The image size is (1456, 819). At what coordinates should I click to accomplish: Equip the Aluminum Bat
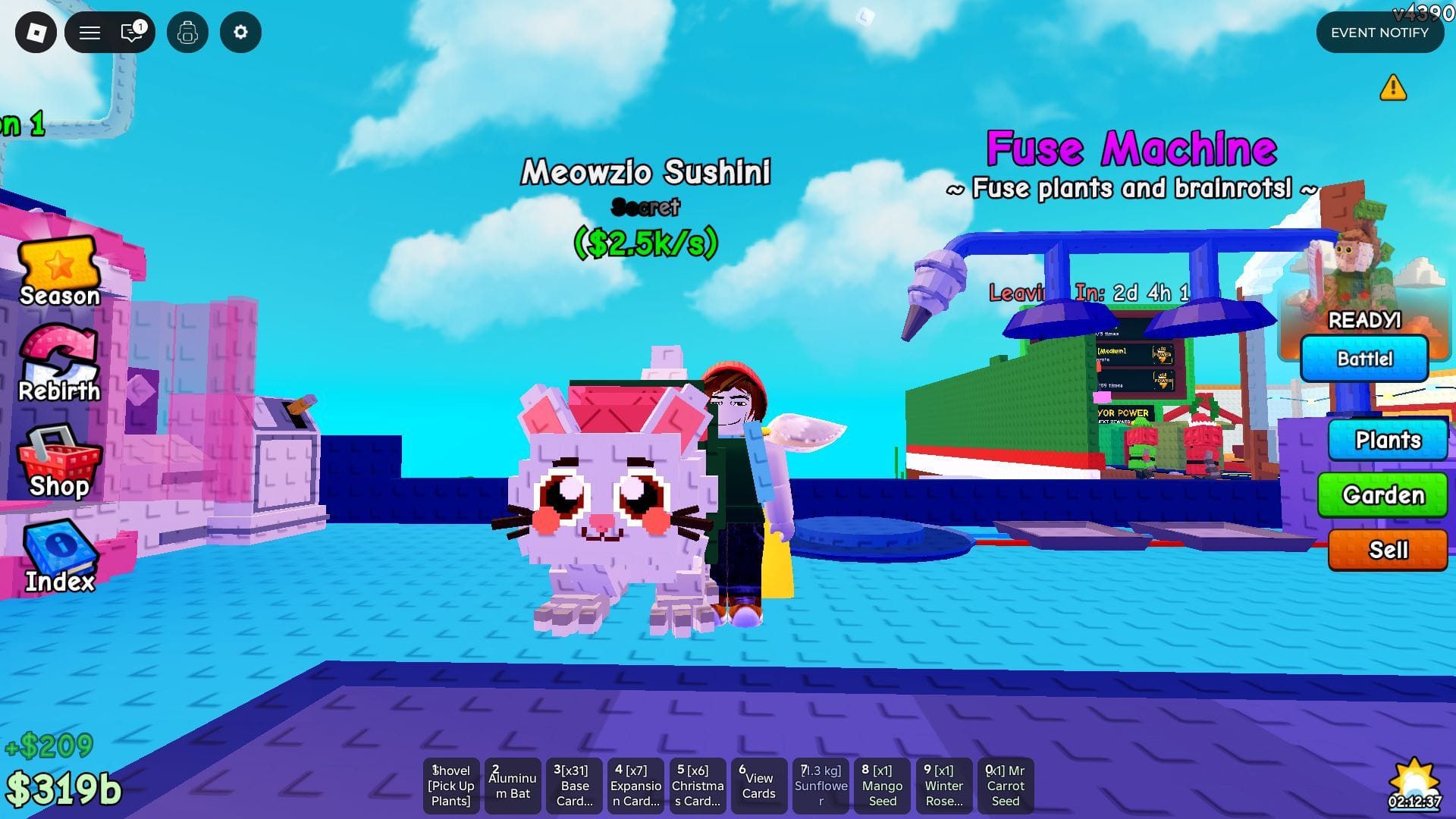point(513,786)
